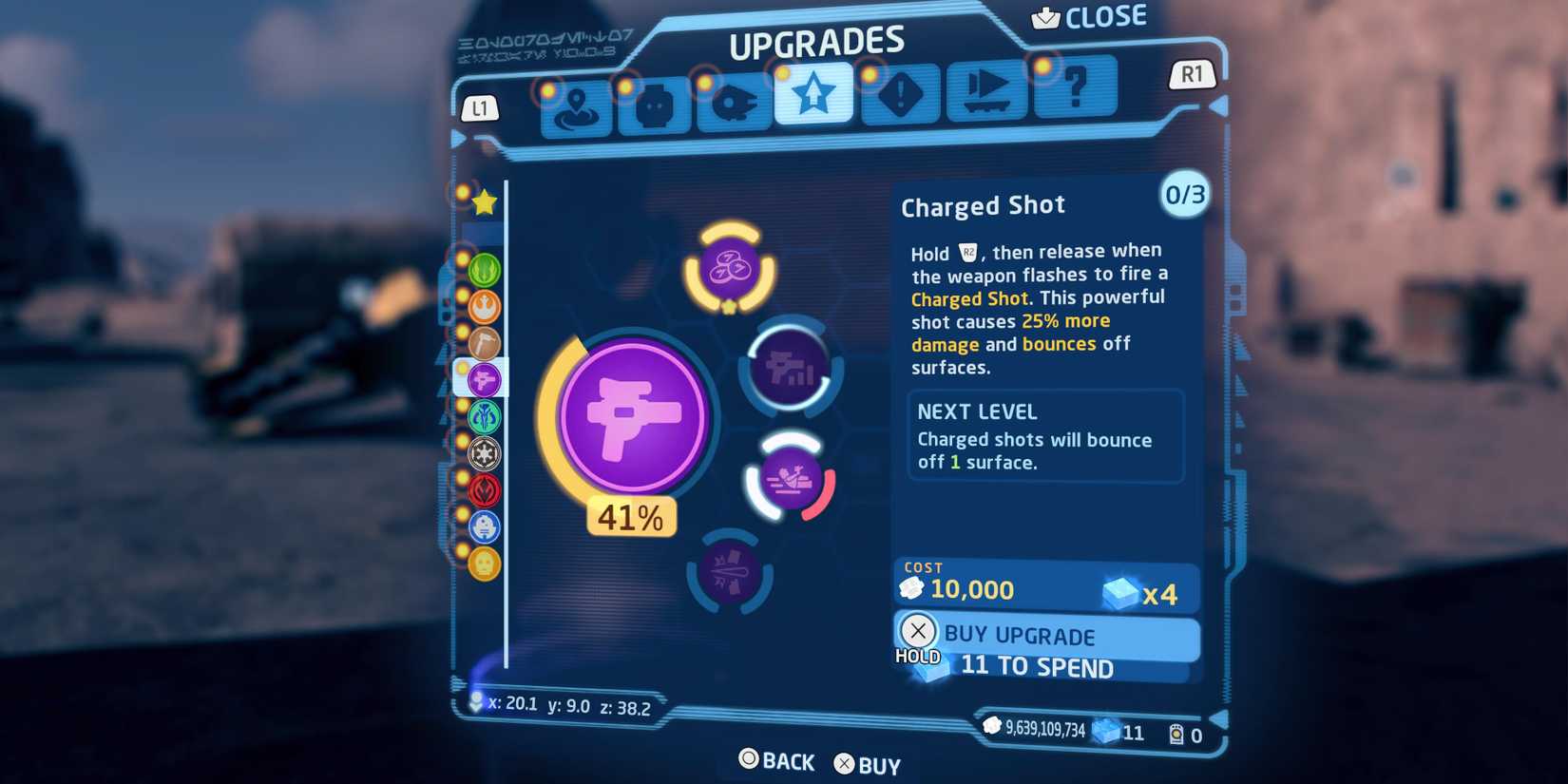Open the Dark Side class red emblem icon
The image size is (1568, 784).
(484, 491)
